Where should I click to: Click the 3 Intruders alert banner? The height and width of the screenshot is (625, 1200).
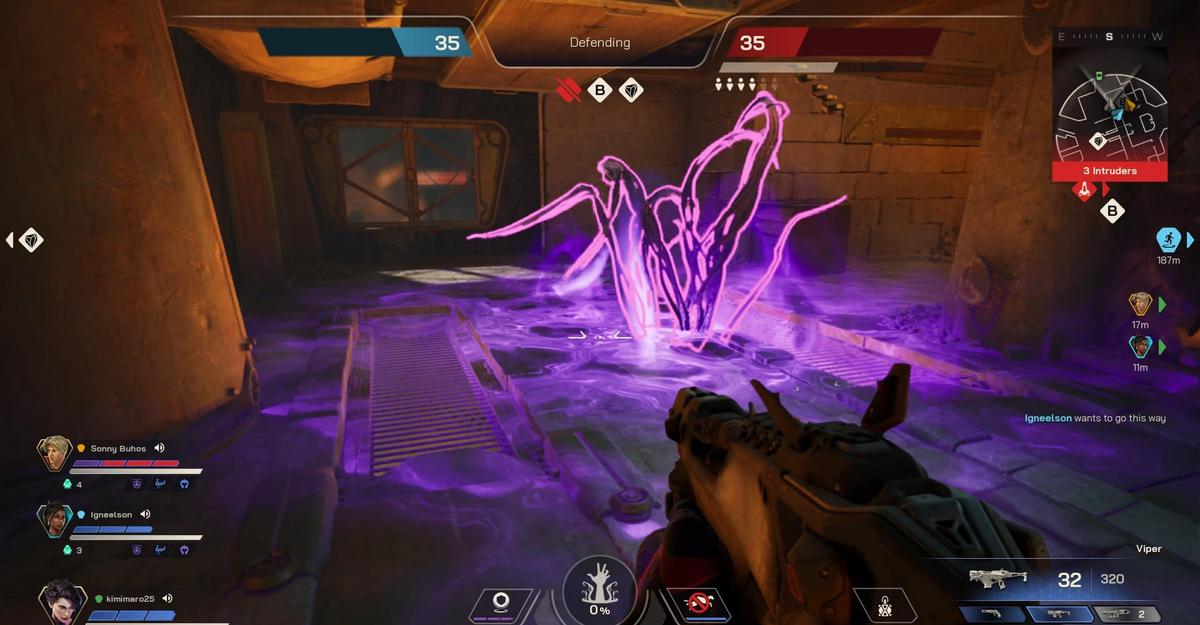point(1109,171)
